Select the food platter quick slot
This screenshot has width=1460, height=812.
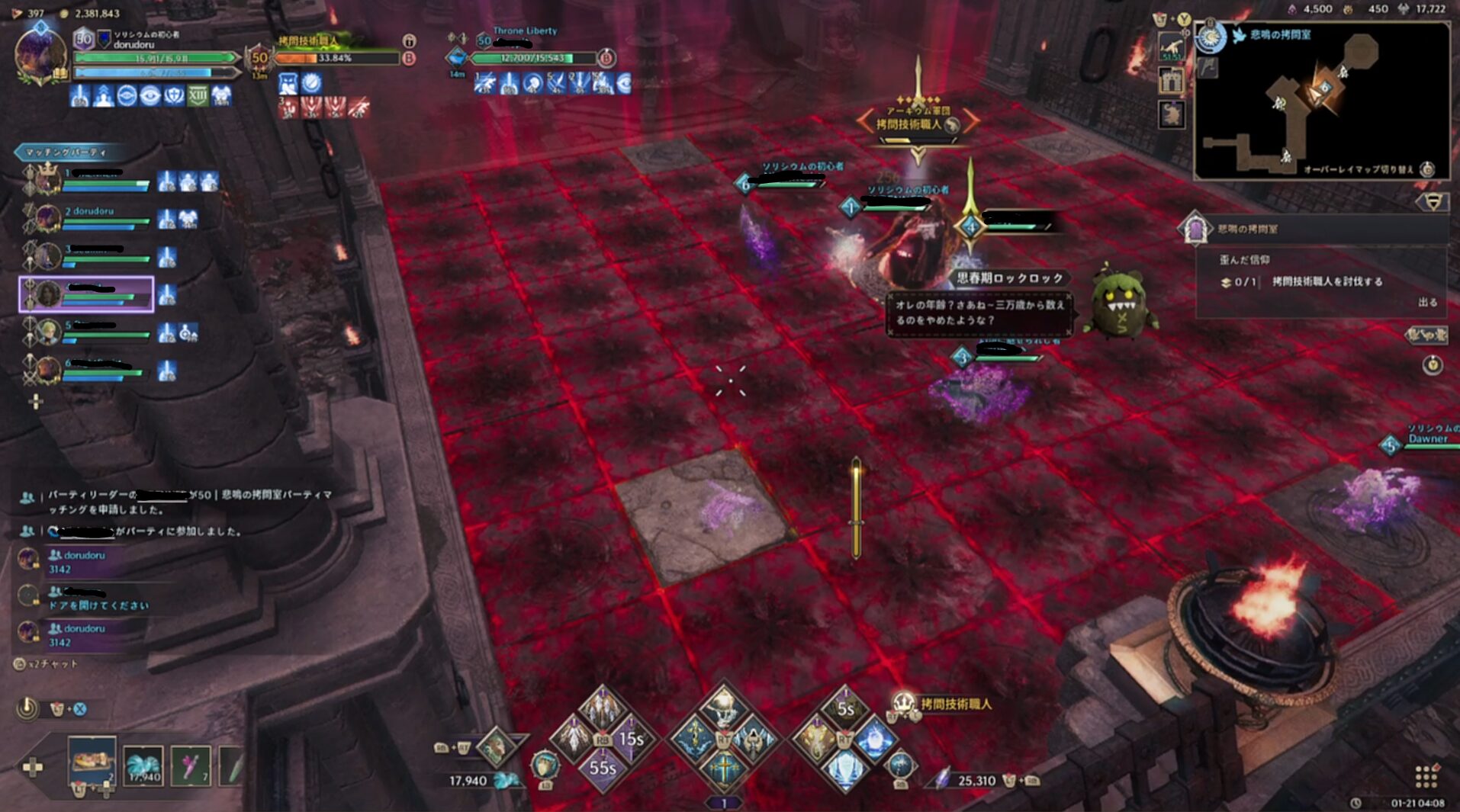pyautogui.click(x=92, y=760)
